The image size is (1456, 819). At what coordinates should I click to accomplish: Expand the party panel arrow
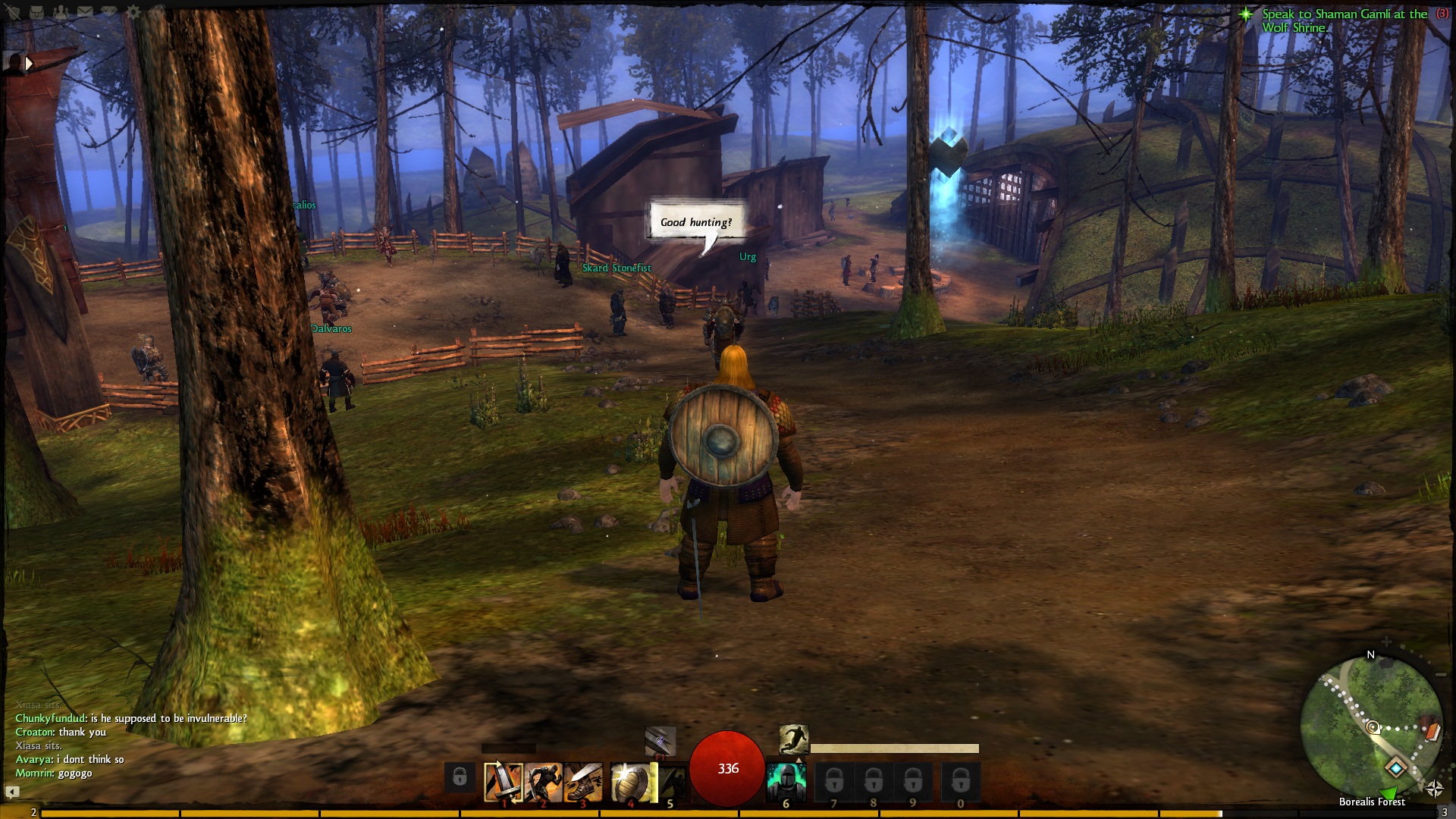(x=29, y=64)
